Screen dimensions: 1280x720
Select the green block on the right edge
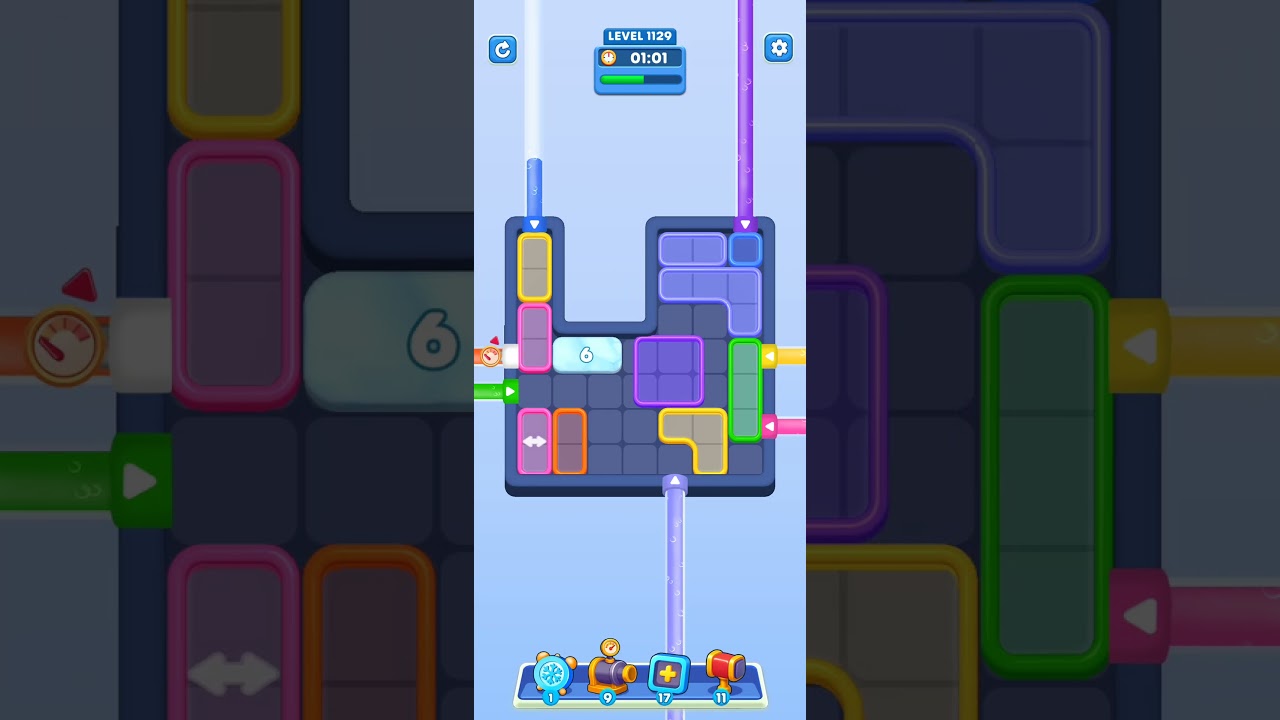tap(746, 388)
